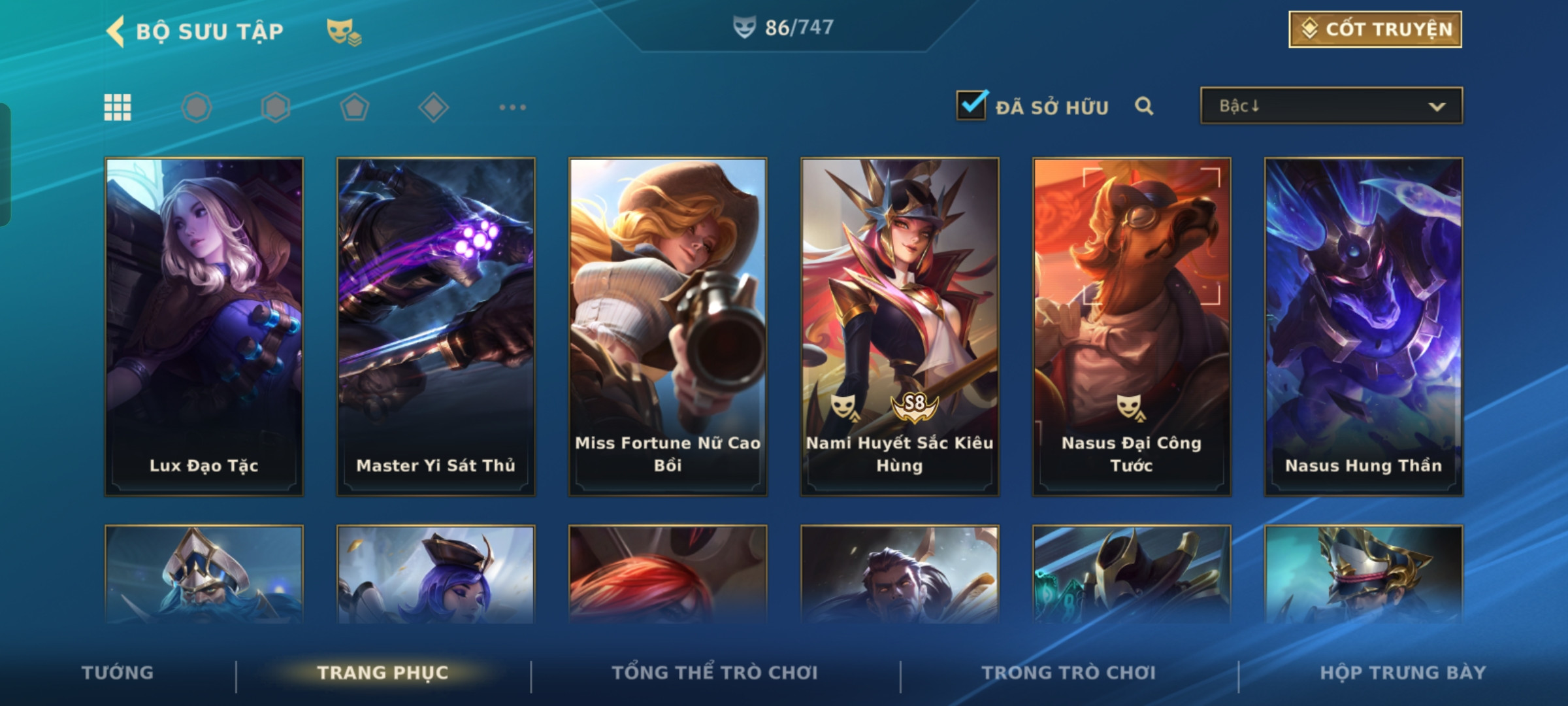This screenshot has height=706, width=1568.
Task: Open the Cốt Truyện button
Action: tap(1375, 29)
